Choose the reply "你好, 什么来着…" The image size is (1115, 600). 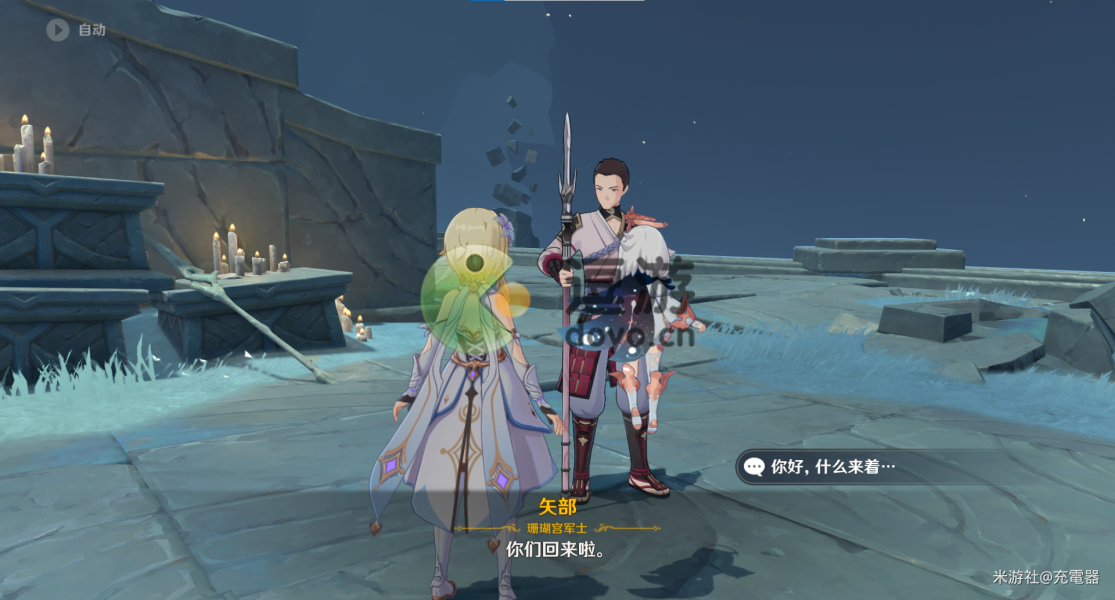coord(832,466)
